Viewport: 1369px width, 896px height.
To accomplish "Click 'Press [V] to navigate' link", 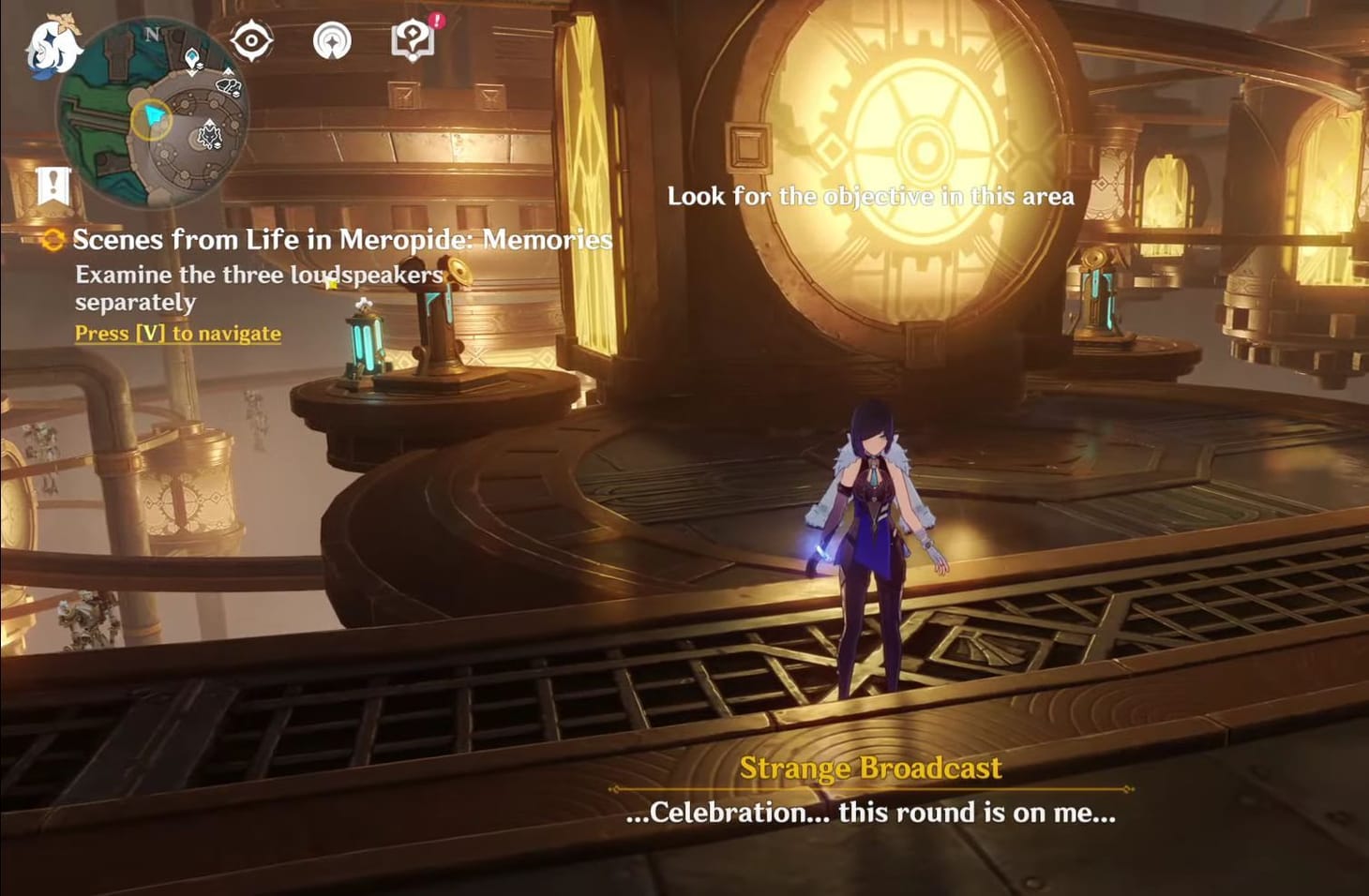I will point(178,334).
